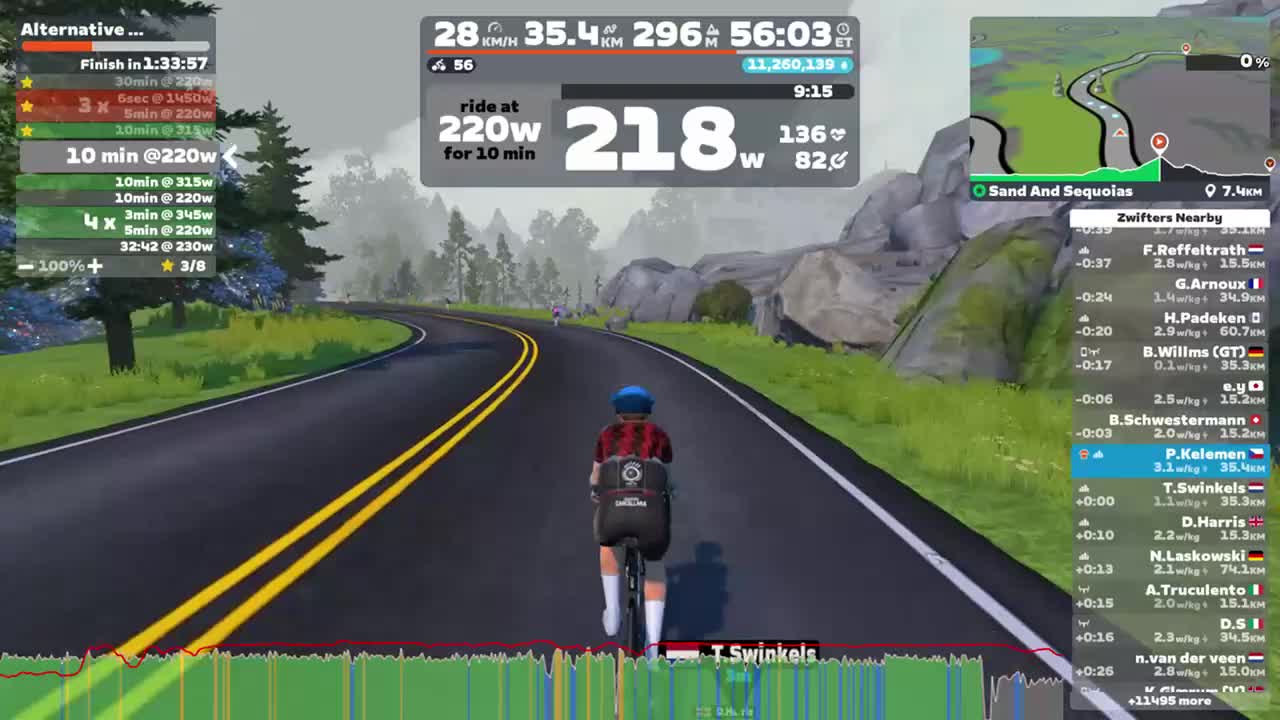Collapse the workout panel via the left arrow
This screenshot has width=1280, height=720.
click(x=231, y=157)
